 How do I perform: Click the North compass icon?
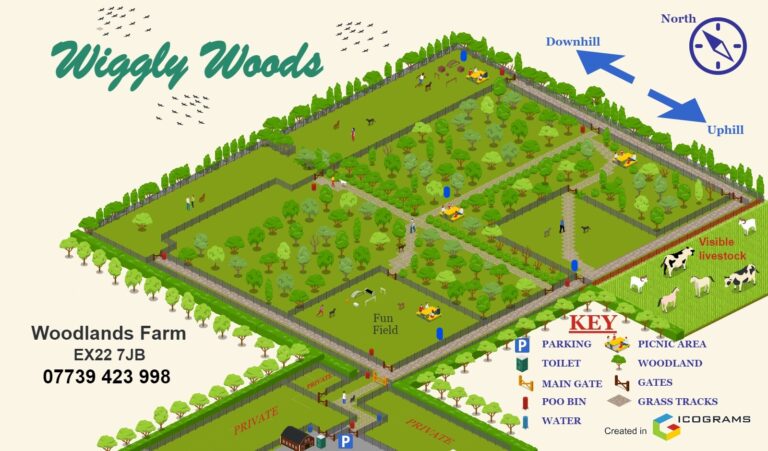coord(718,46)
